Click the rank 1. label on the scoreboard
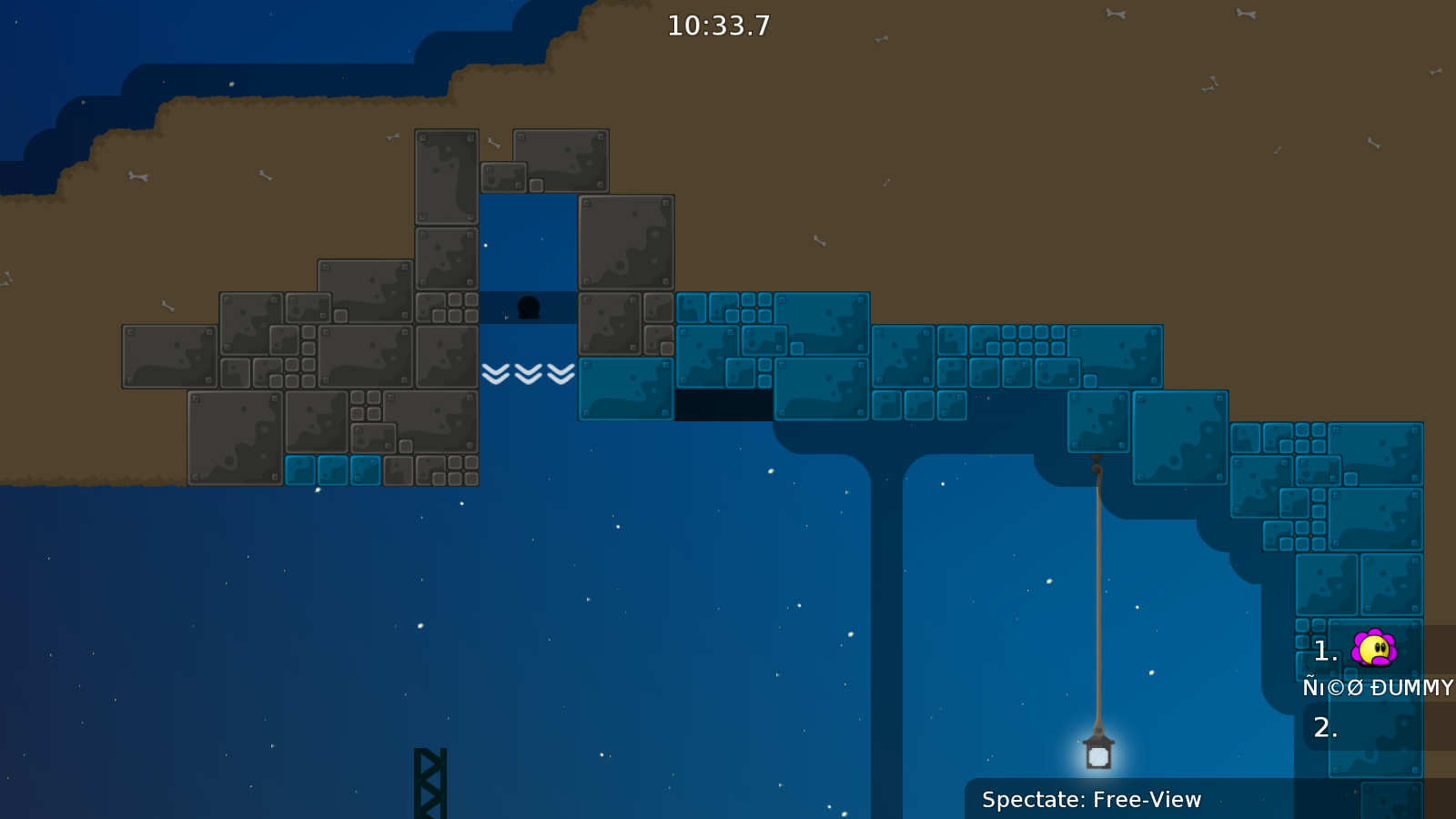The width and height of the screenshot is (1456, 819). [x=1324, y=650]
